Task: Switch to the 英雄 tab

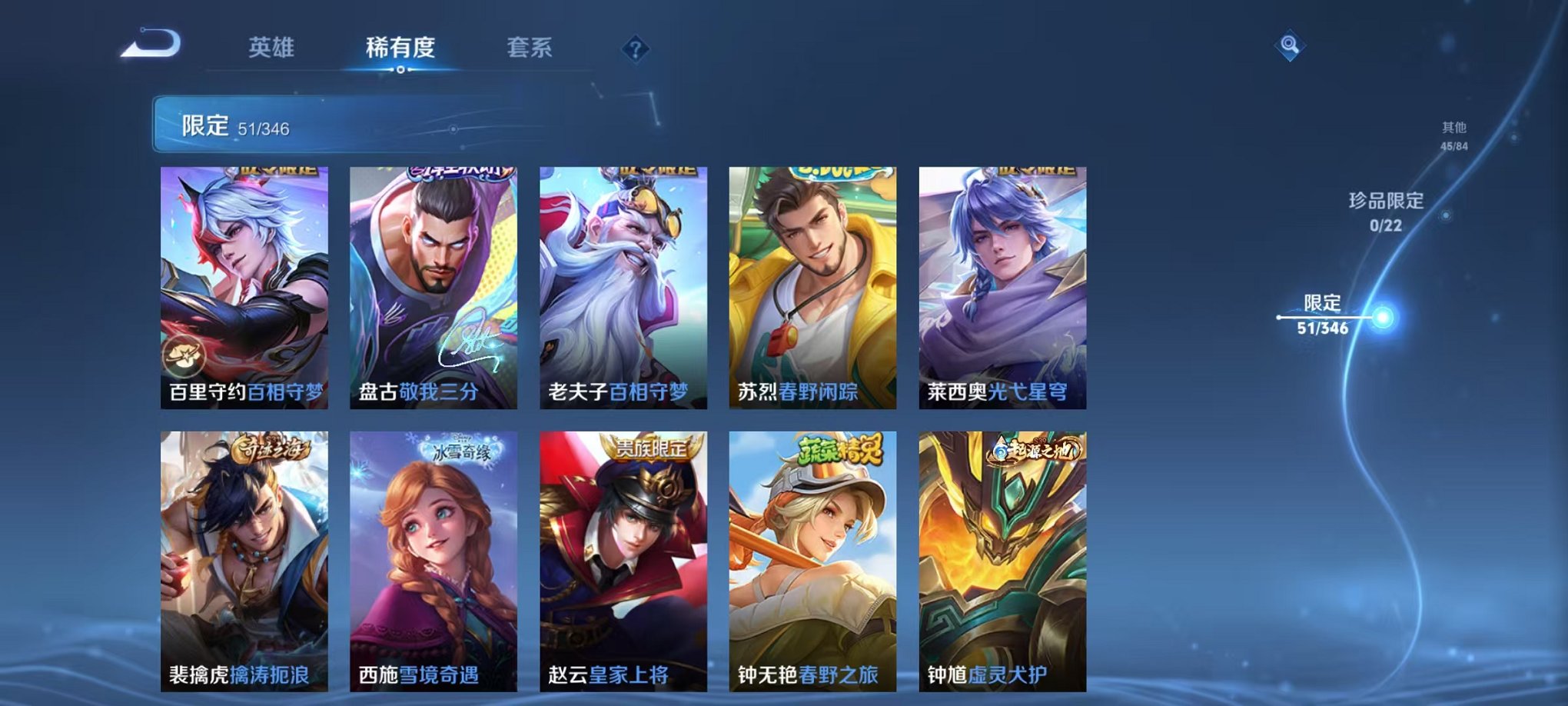Action: [274, 48]
